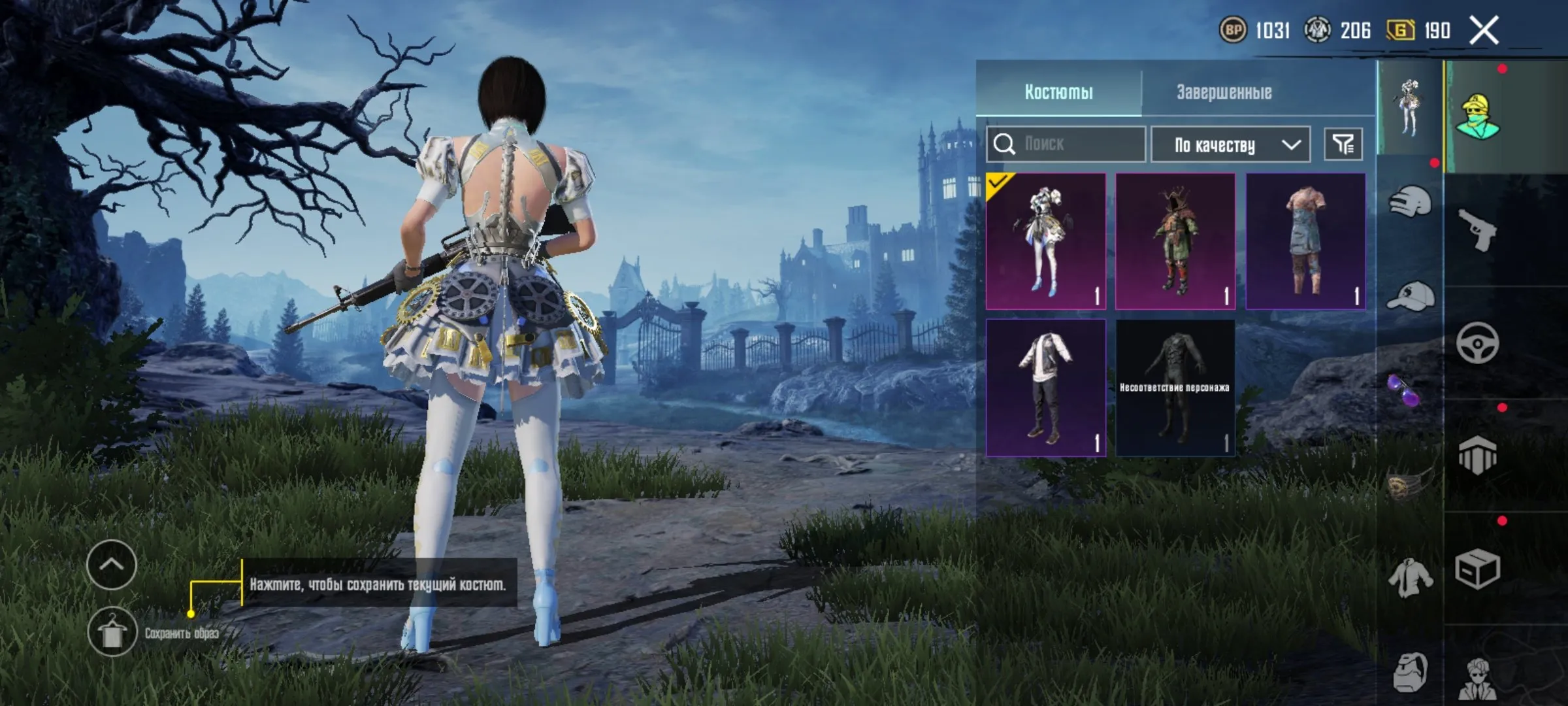Click the up-arrow circle button
1568x706 pixels.
pyautogui.click(x=112, y=565)
